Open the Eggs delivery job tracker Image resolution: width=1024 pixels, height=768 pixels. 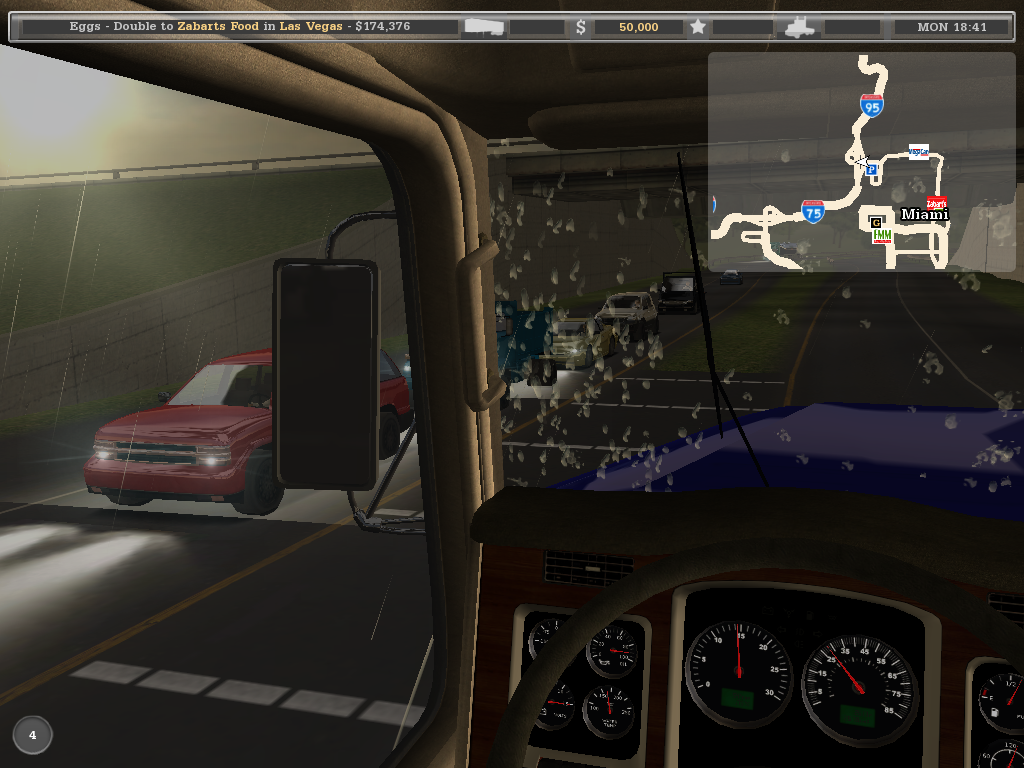click(240, 27)
